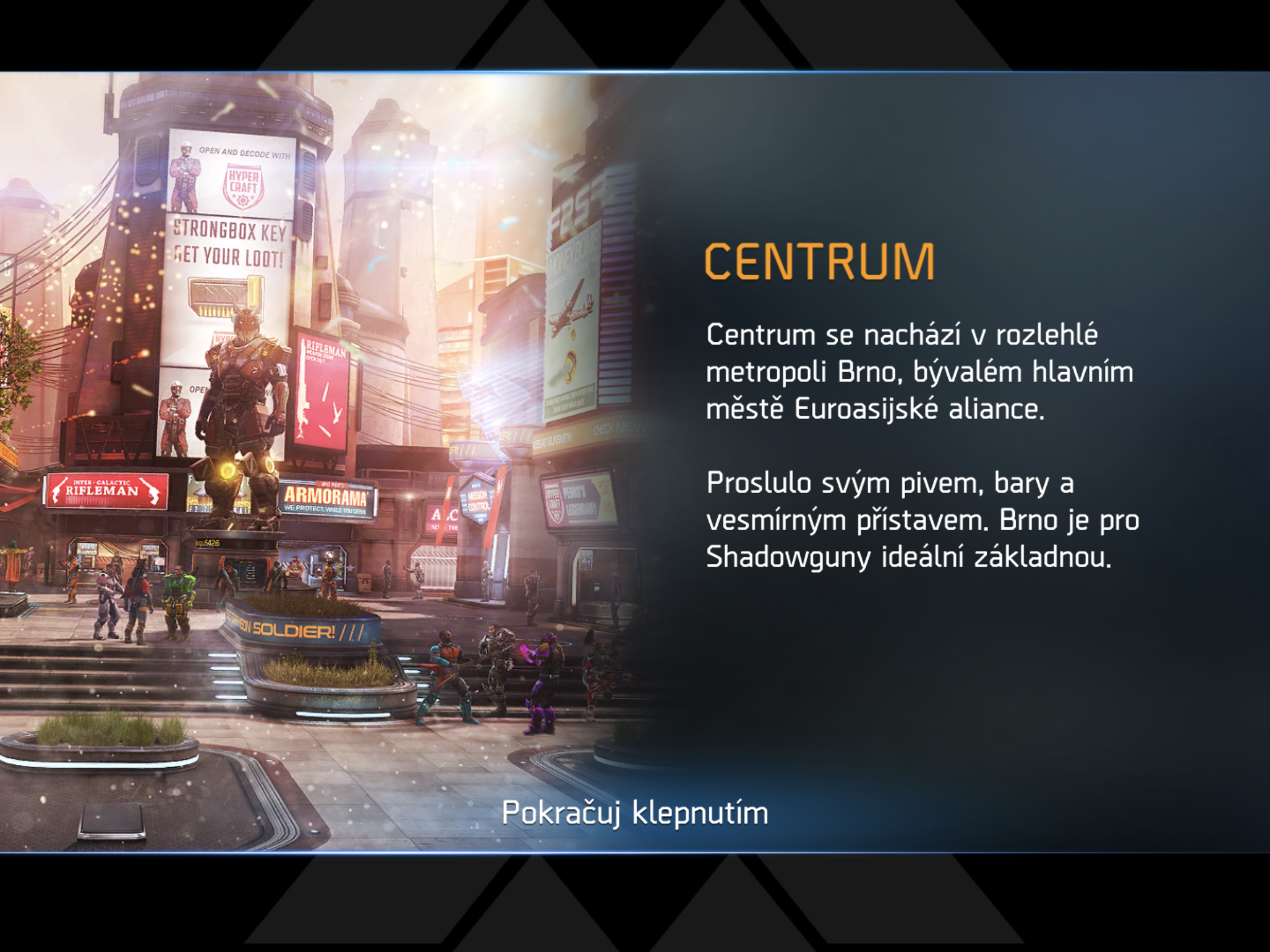Tap the "Pokračuj klepnutím" continue prompt
This screenshot has width=1270, height=952.
pos(634,813)
